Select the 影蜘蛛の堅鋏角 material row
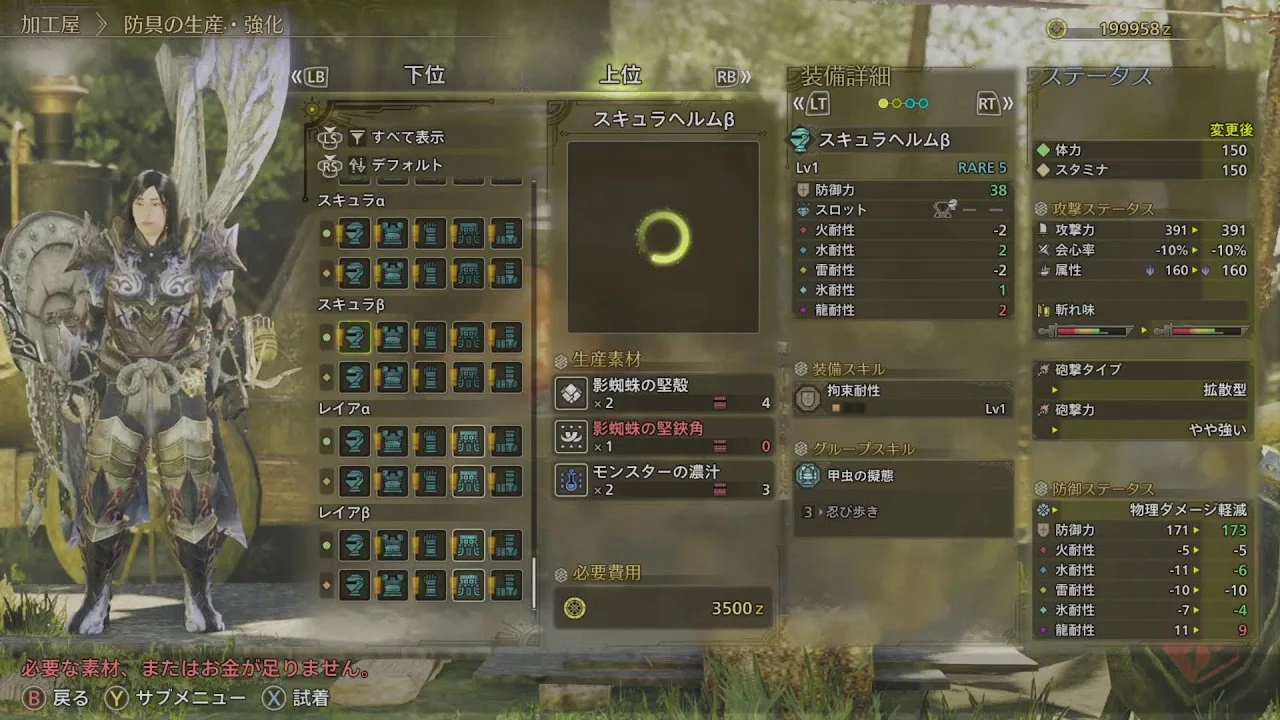 tap(664, 437)
